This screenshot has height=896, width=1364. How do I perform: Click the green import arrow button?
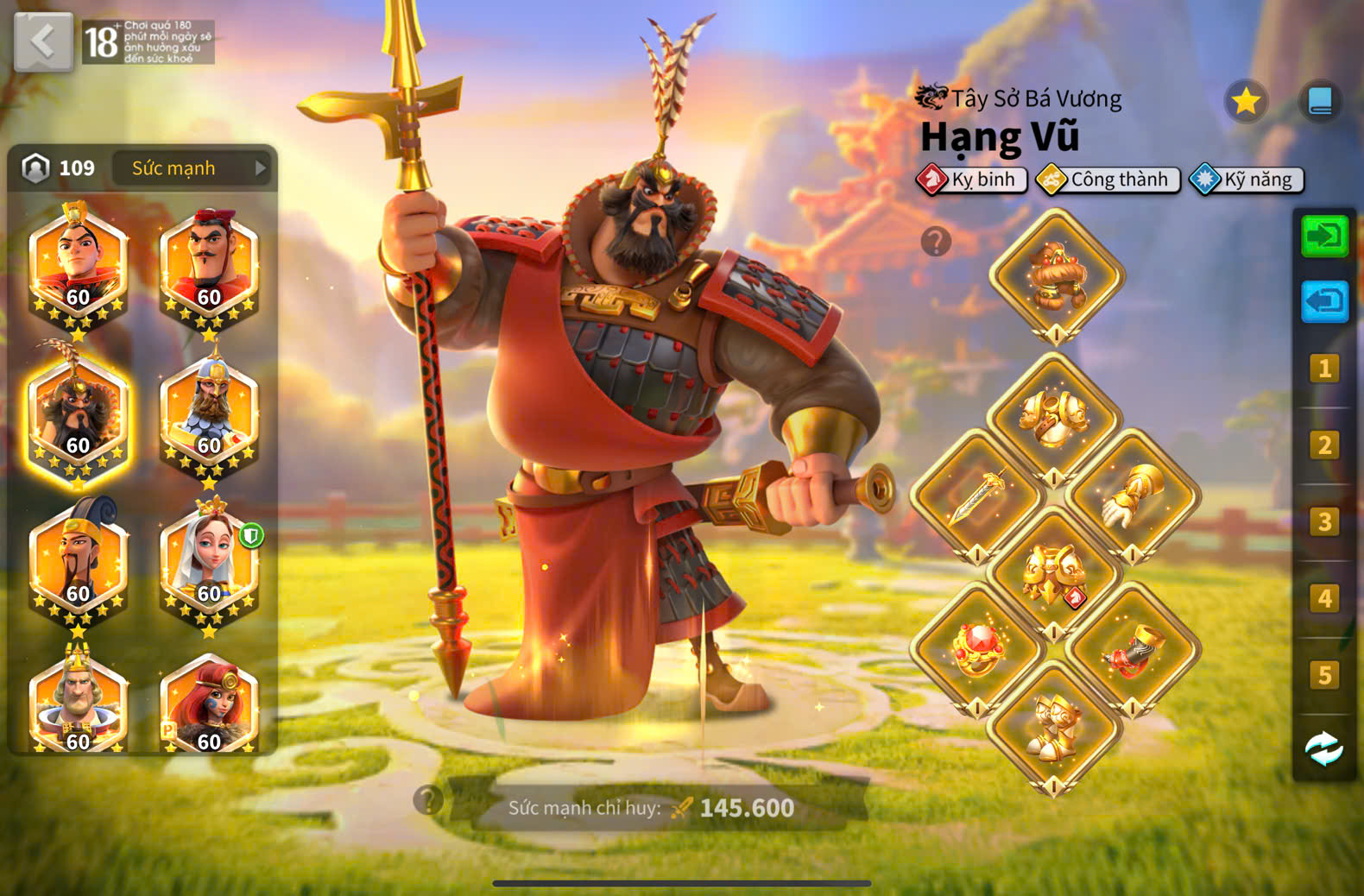pos(1324,236)
